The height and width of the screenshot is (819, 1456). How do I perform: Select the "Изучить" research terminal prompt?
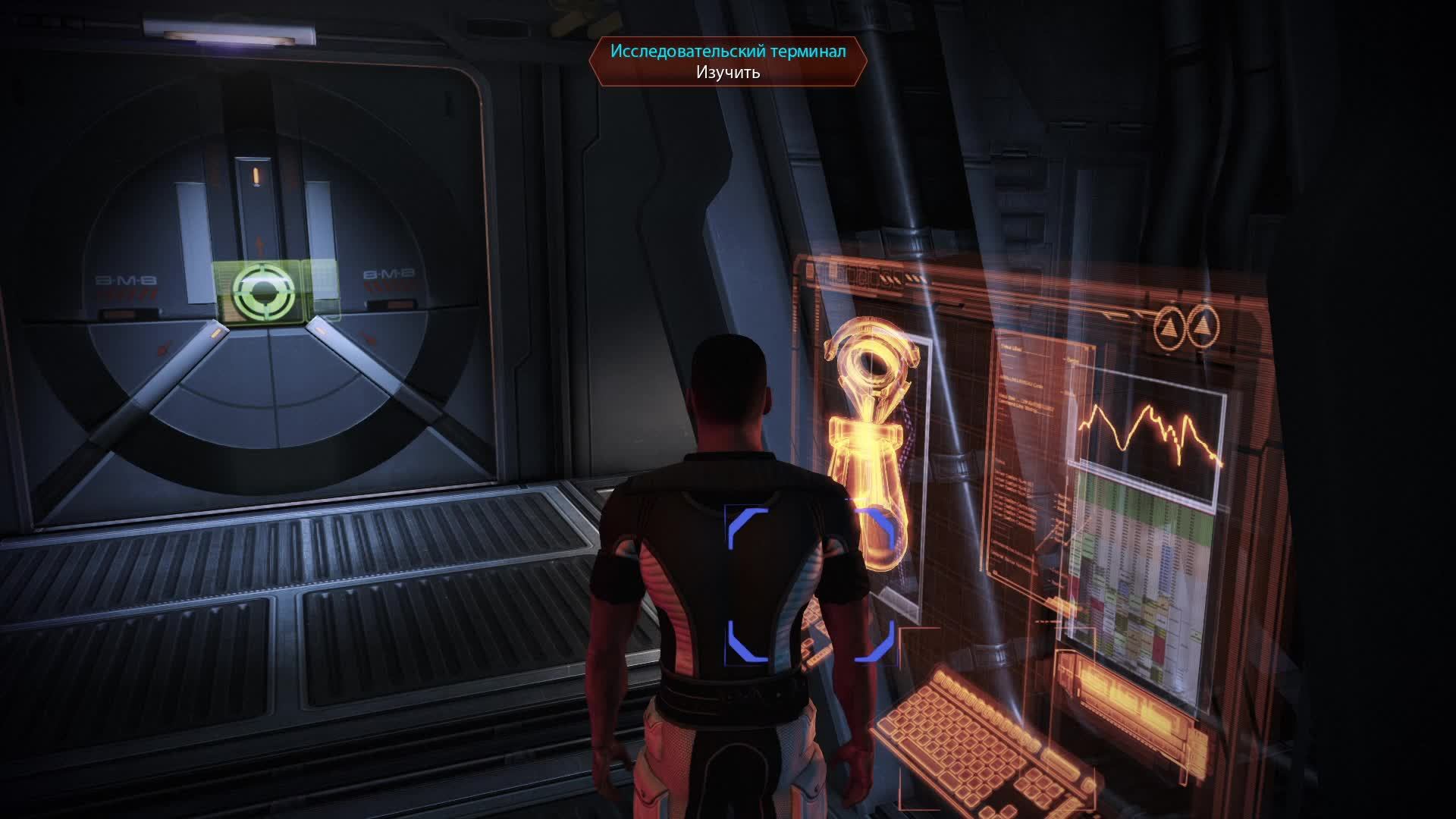[728, 72]
